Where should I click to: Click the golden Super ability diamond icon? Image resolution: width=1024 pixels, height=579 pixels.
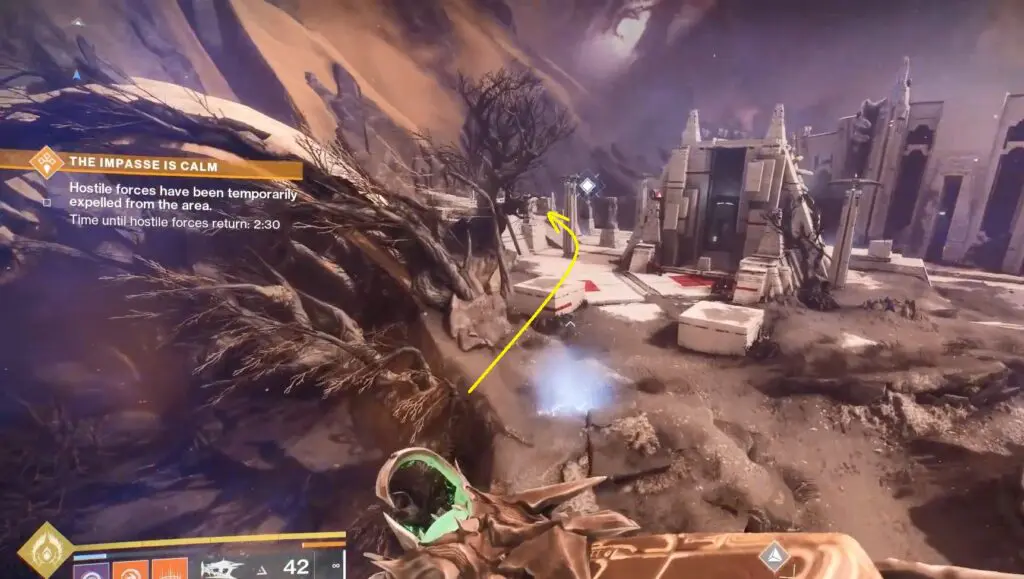click(44, 551)
